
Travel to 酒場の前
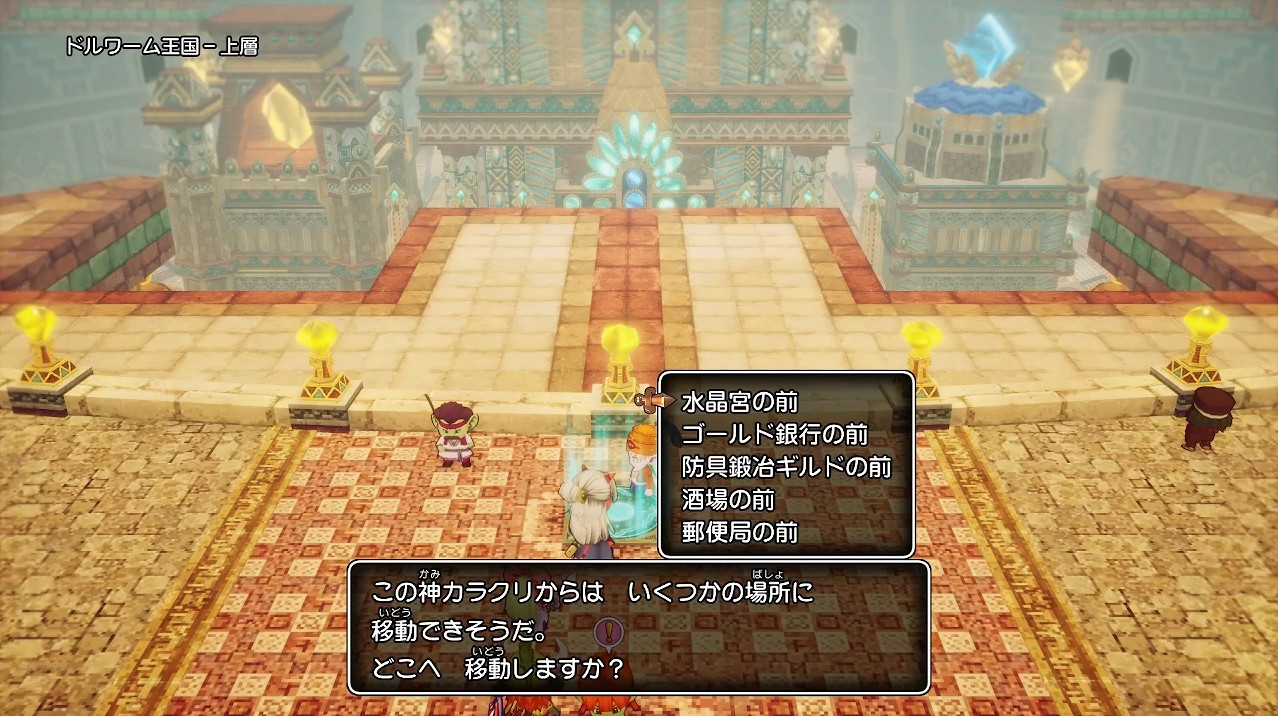click(x=728, y=499)
